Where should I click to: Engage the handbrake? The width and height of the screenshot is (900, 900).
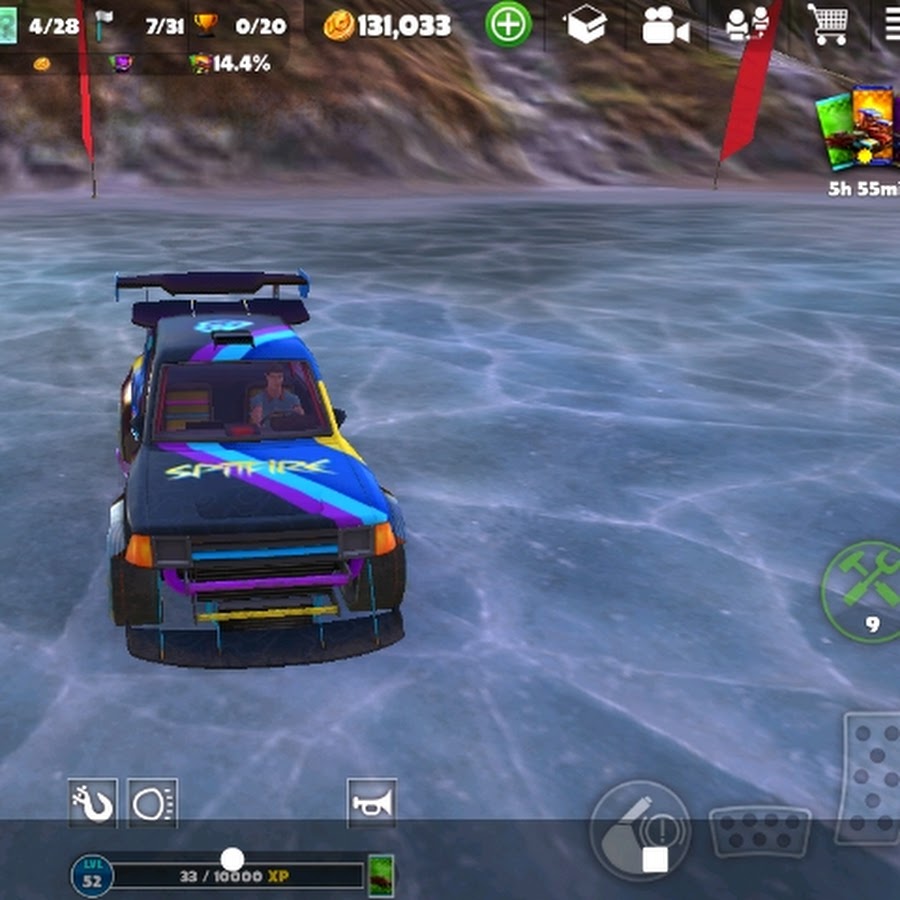click(x=640, y=829)
